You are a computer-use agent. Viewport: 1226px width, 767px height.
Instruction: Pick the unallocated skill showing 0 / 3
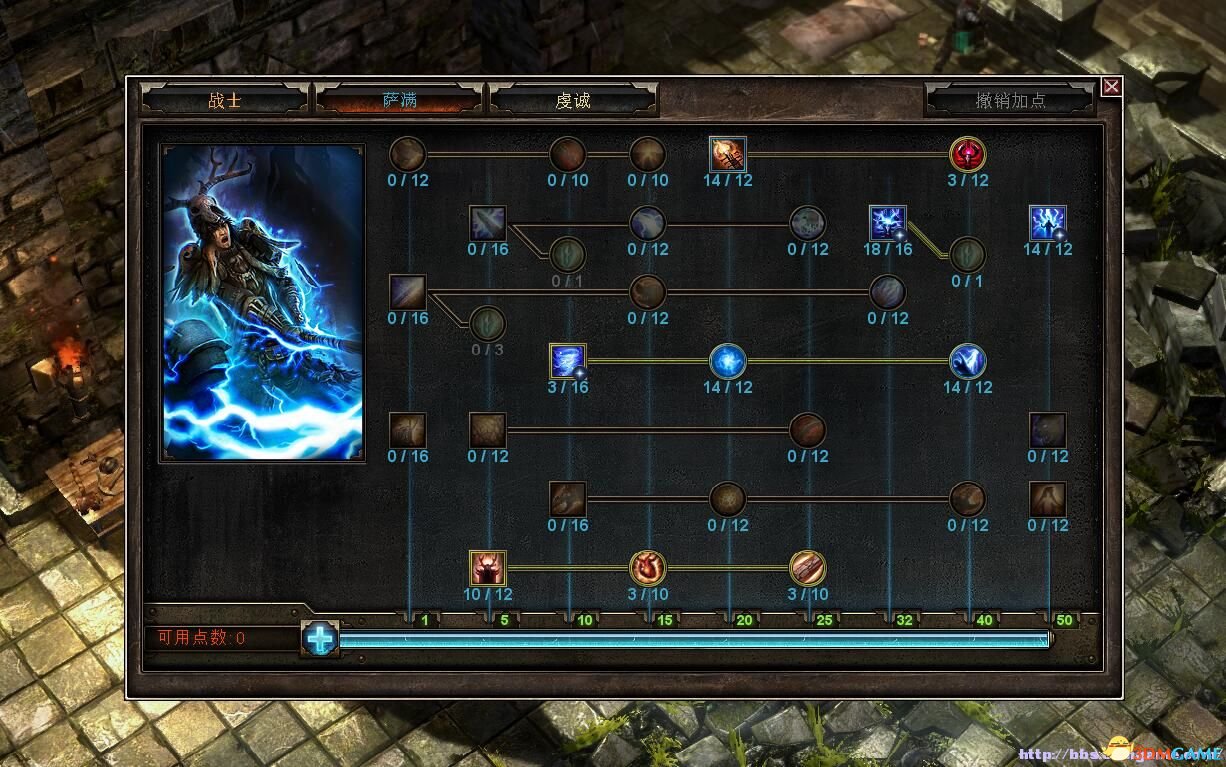coord(488,324)
